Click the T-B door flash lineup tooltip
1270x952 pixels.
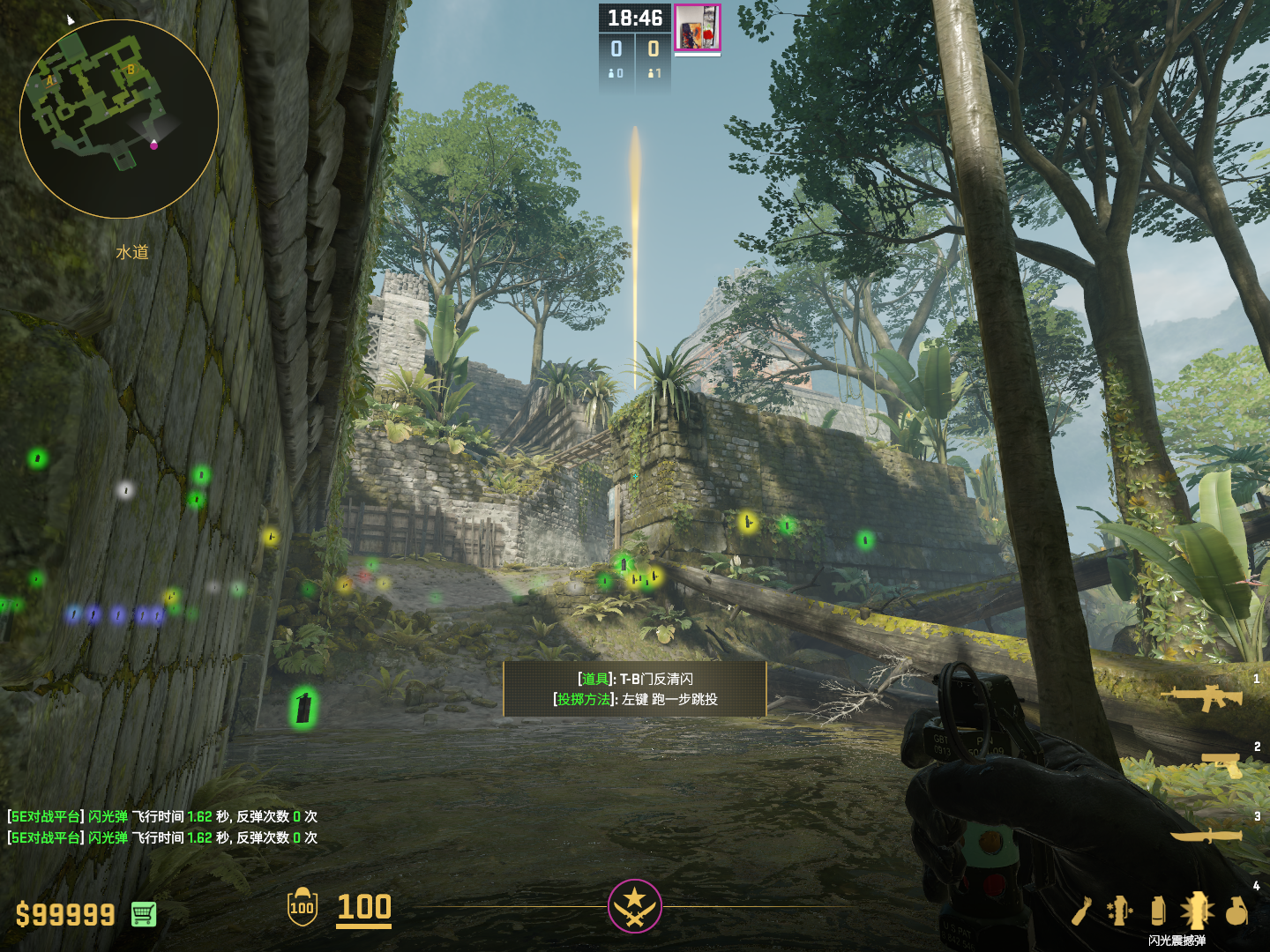pyautogui.click(x=634, y=688)
